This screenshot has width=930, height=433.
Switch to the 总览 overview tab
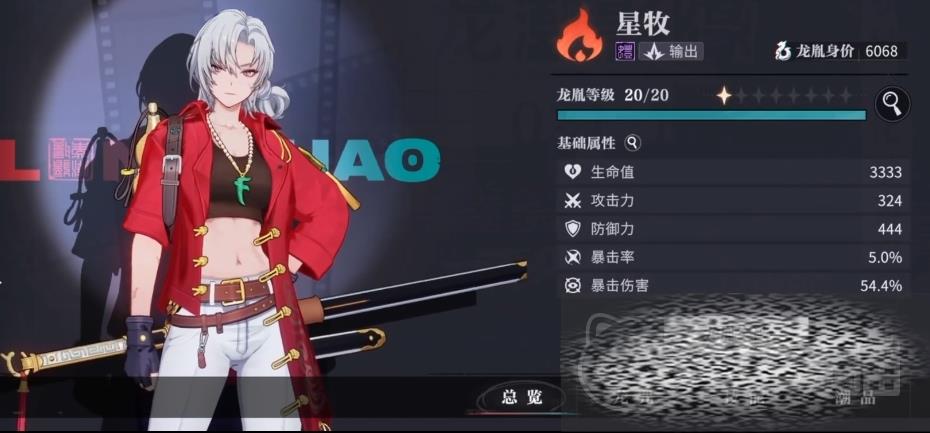pyautogui.click(x=521, y=398)
